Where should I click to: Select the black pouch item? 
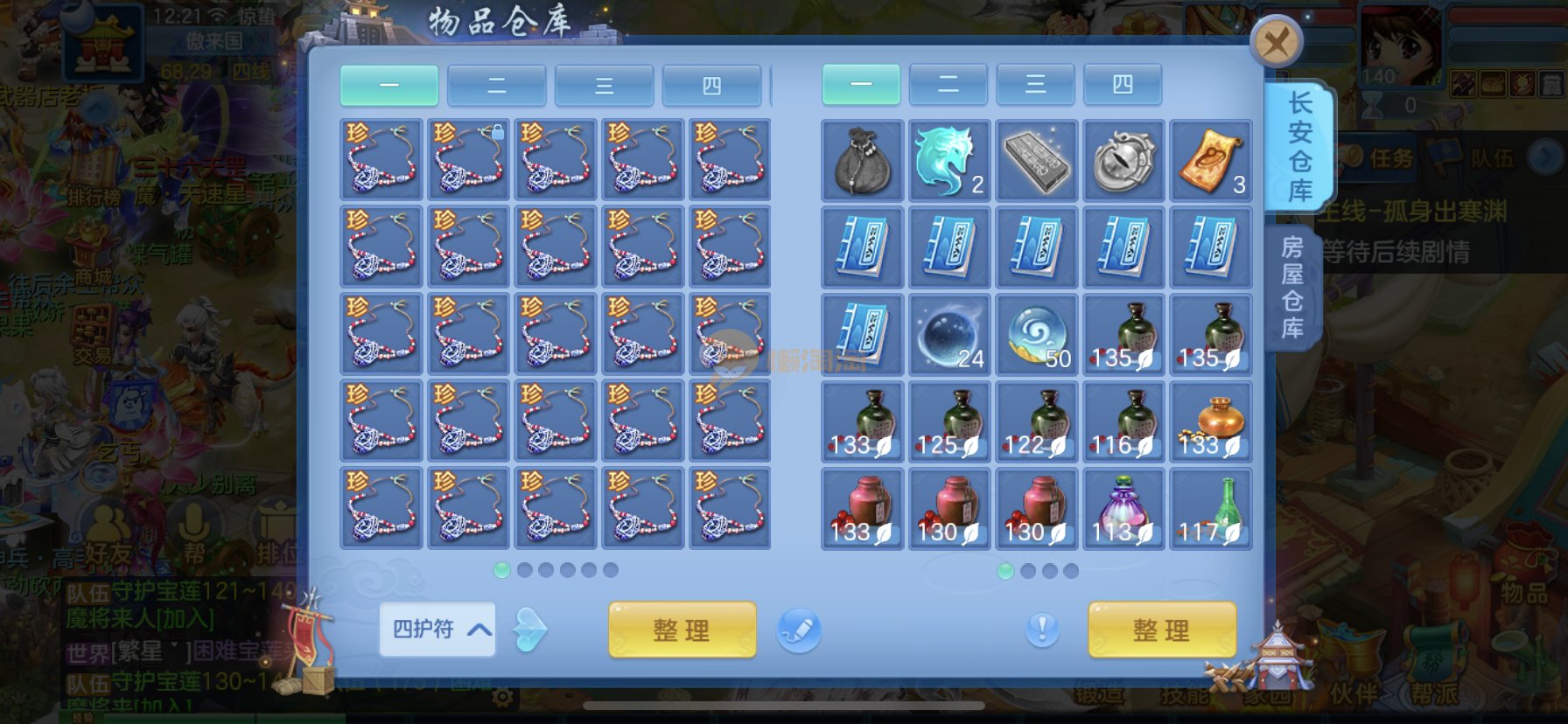(862, 161)
